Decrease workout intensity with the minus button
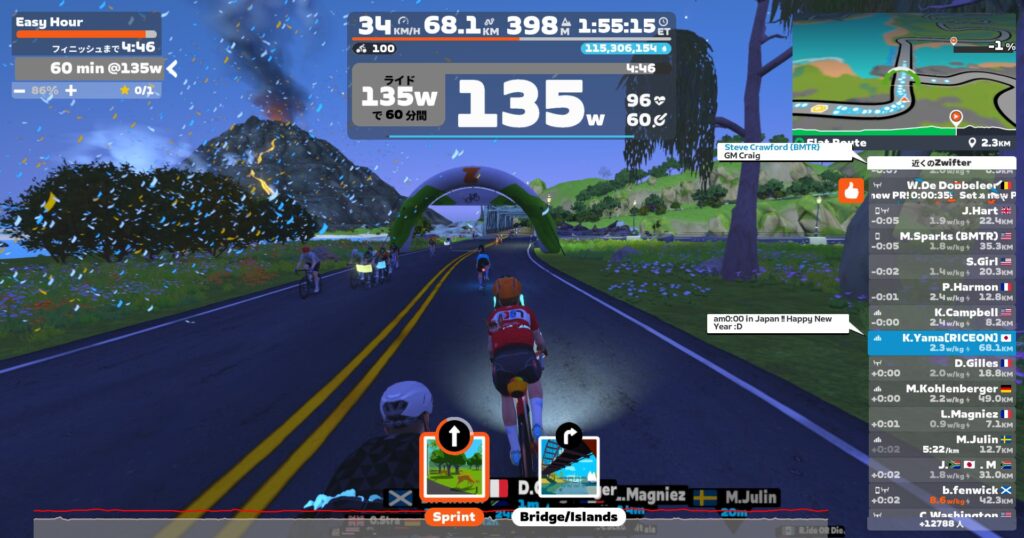The width and height of the screenshot is (1024, 538). tap(20, 90)
